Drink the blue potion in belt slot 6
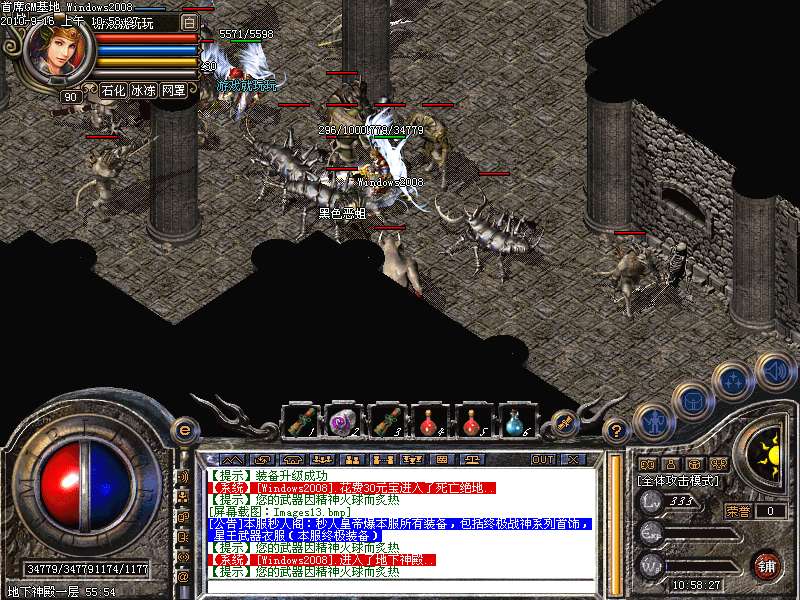The width and height of the screenshot is (800, 600). (x=515, y=421)
